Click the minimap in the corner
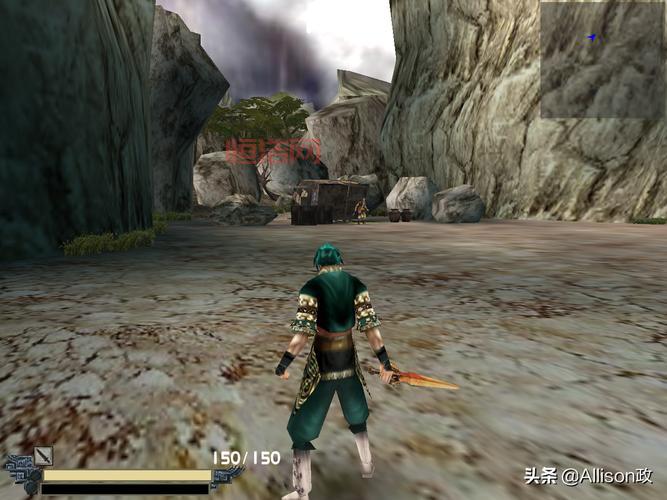Viewport: 667px width, 500px height. (603, 60)
